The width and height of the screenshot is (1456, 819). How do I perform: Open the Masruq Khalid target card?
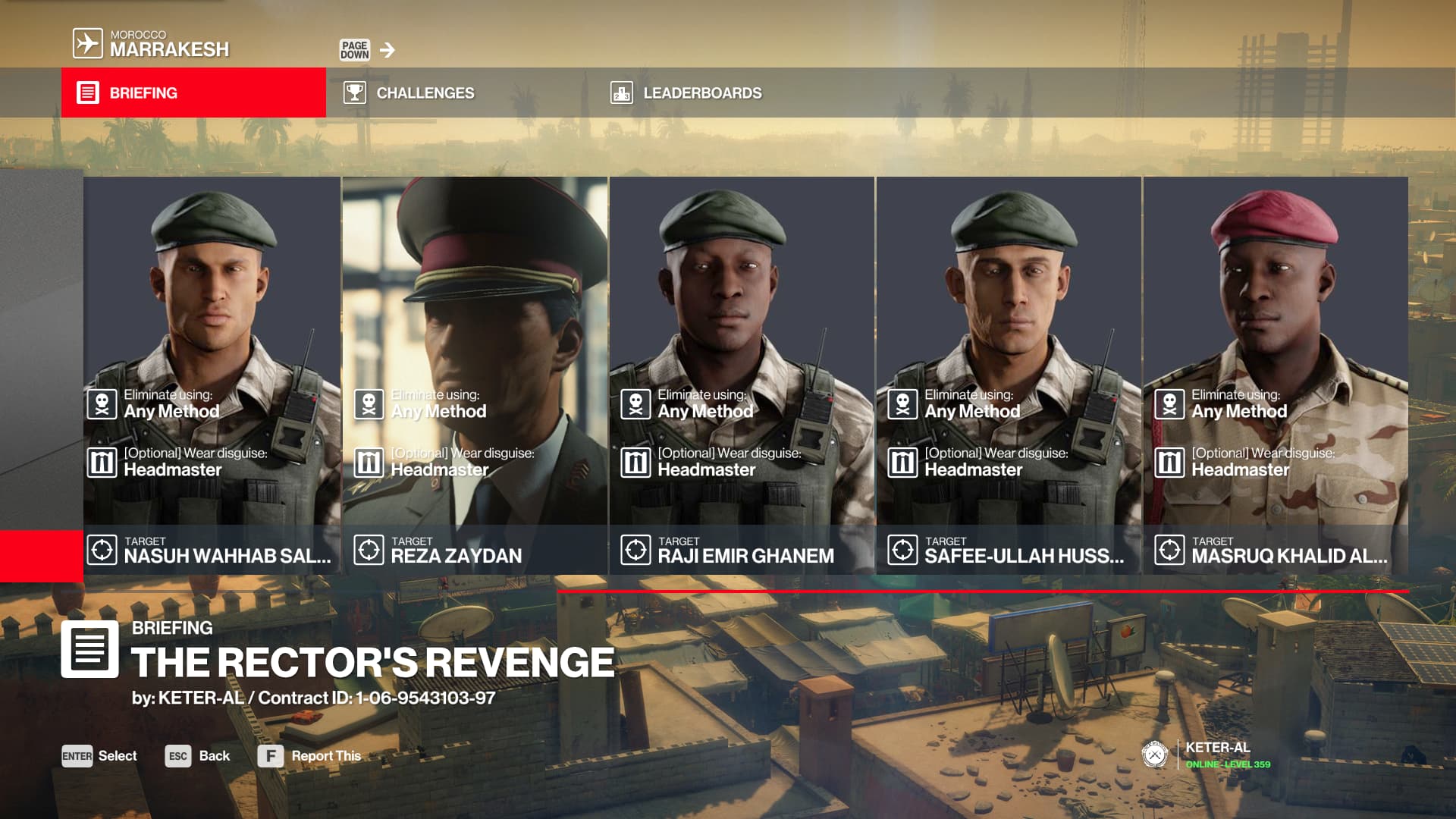[1276, 375]
